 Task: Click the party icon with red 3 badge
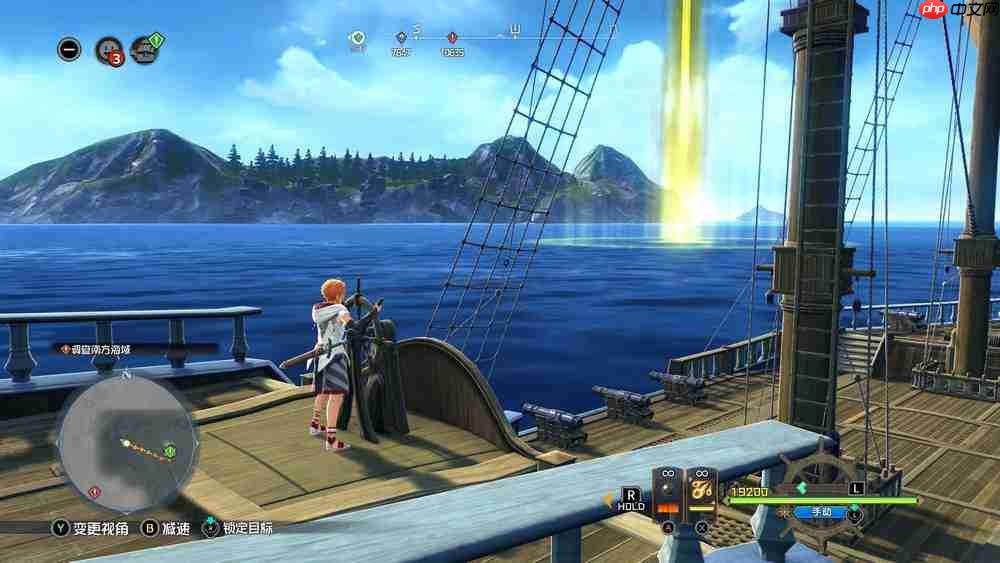click(108, 49)
